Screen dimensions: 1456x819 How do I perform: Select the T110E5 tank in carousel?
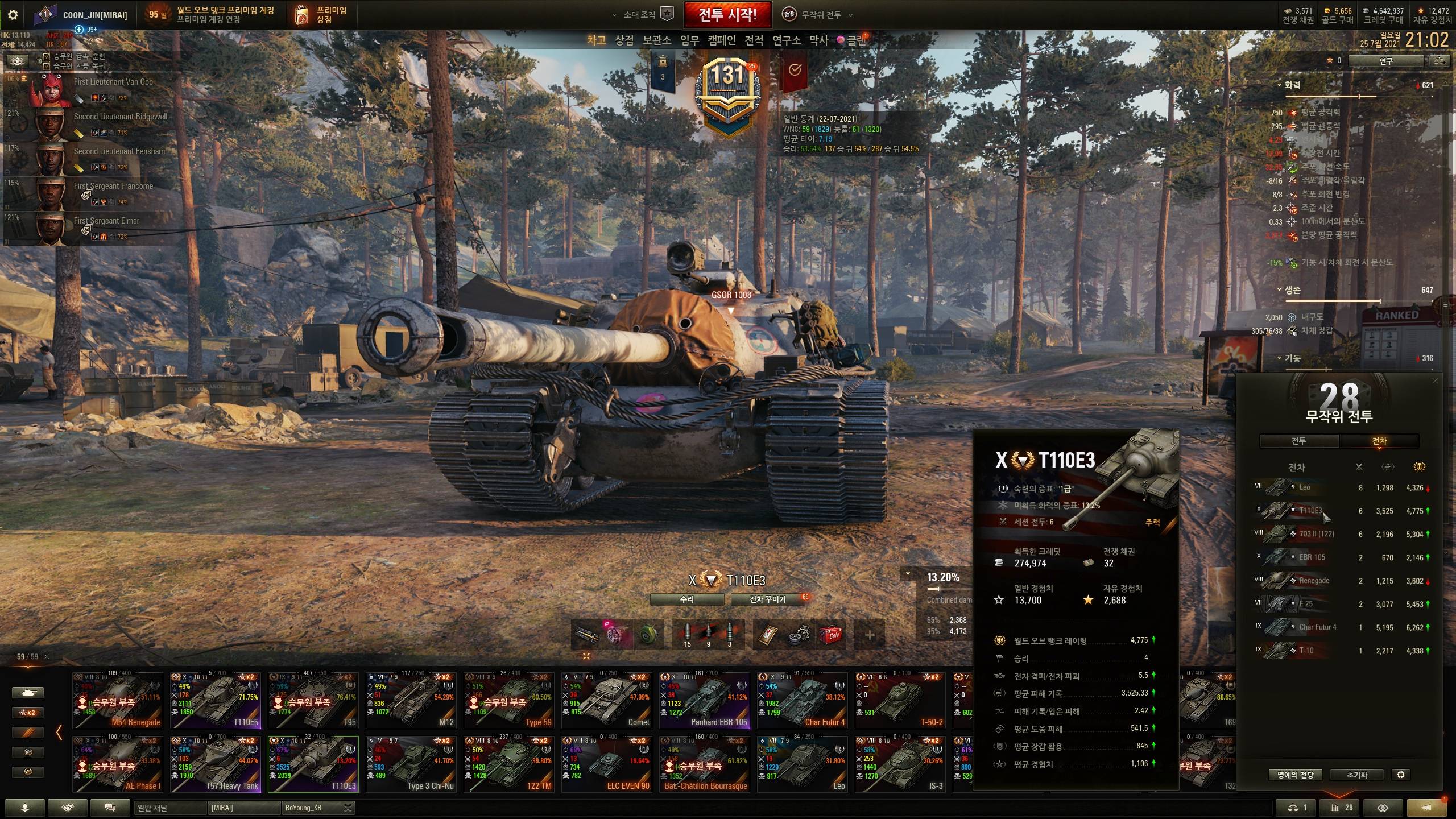[x=216, y=701]
